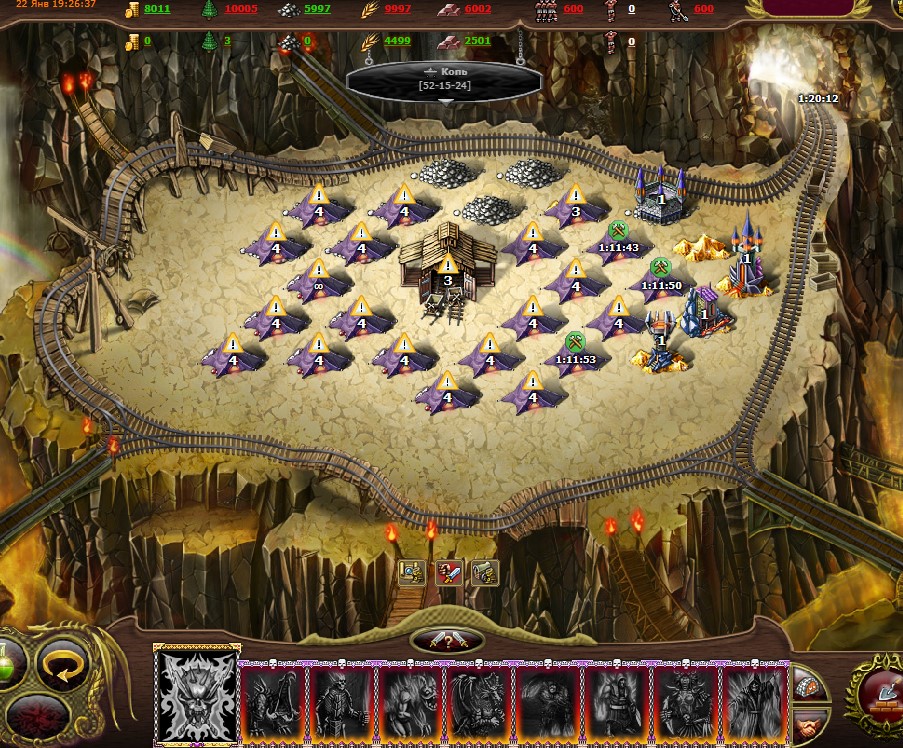Select the large demon skull hero portrait

(x=196, y=696)
